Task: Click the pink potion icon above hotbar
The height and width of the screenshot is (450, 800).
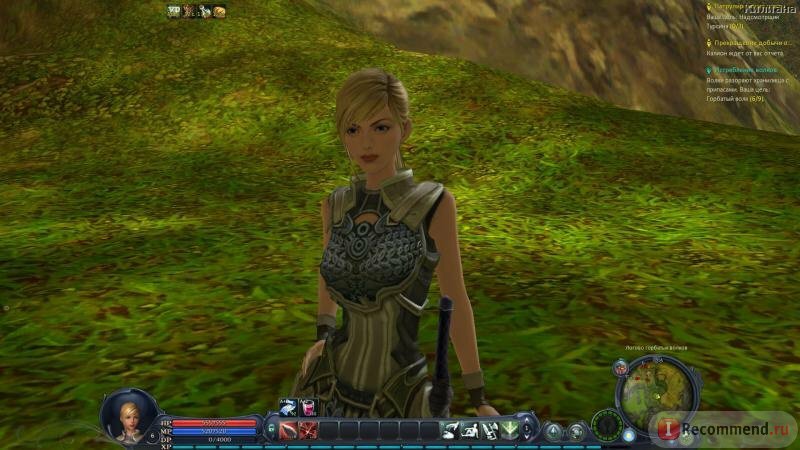Action: coord(309,406)
